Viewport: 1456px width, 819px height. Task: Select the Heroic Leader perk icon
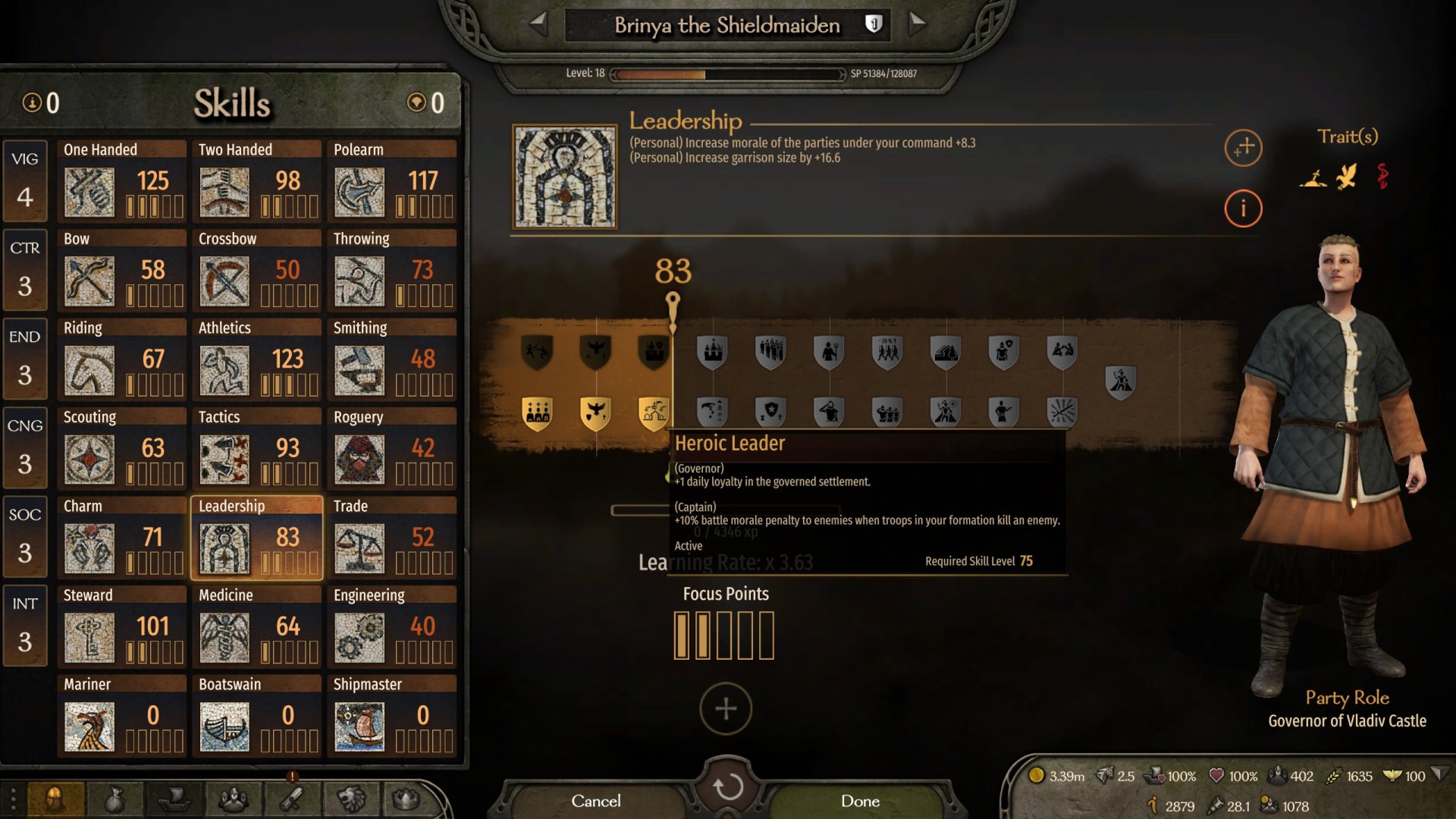coord(653,413)
